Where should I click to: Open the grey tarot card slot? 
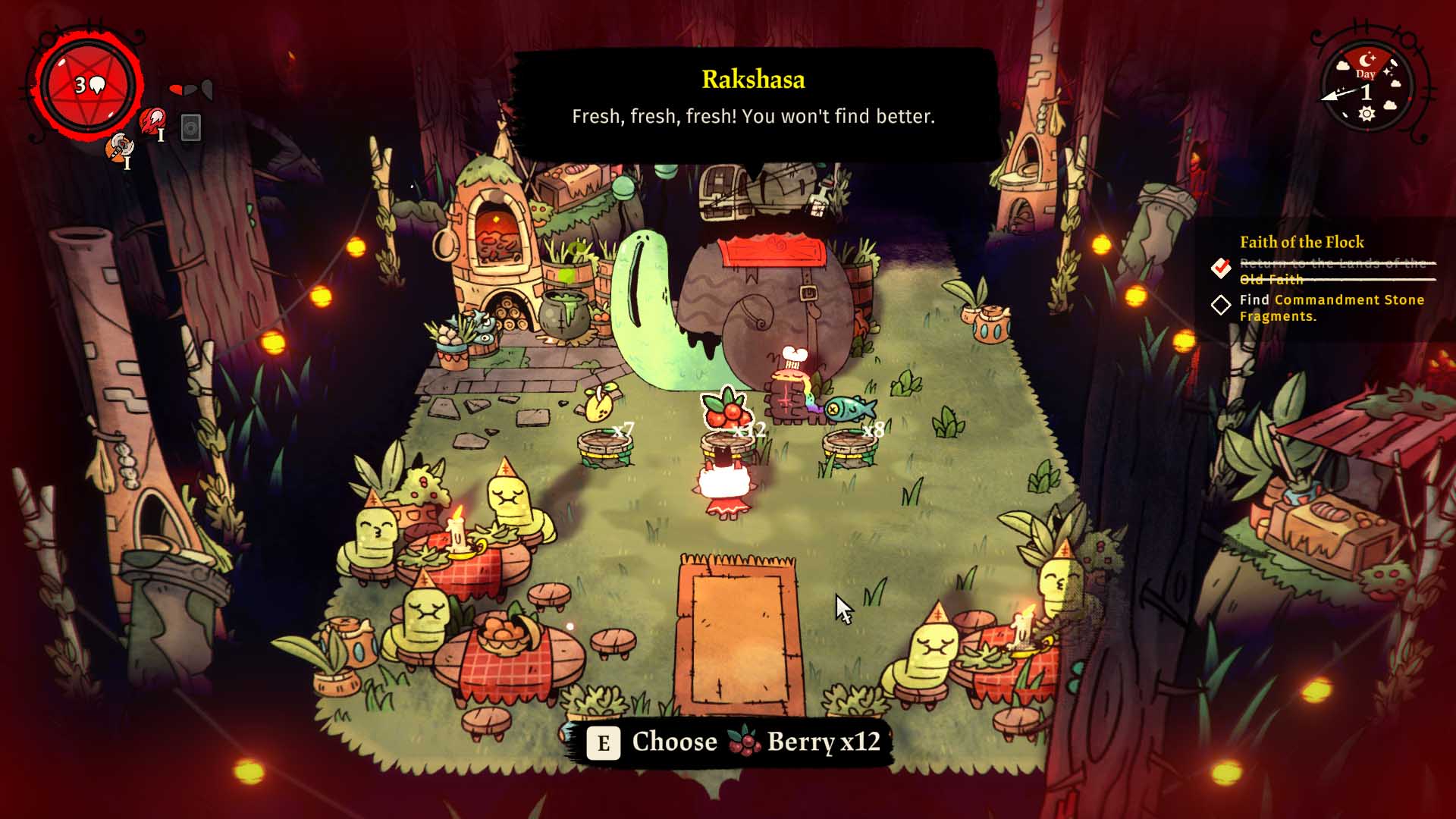tap(191, 127)
